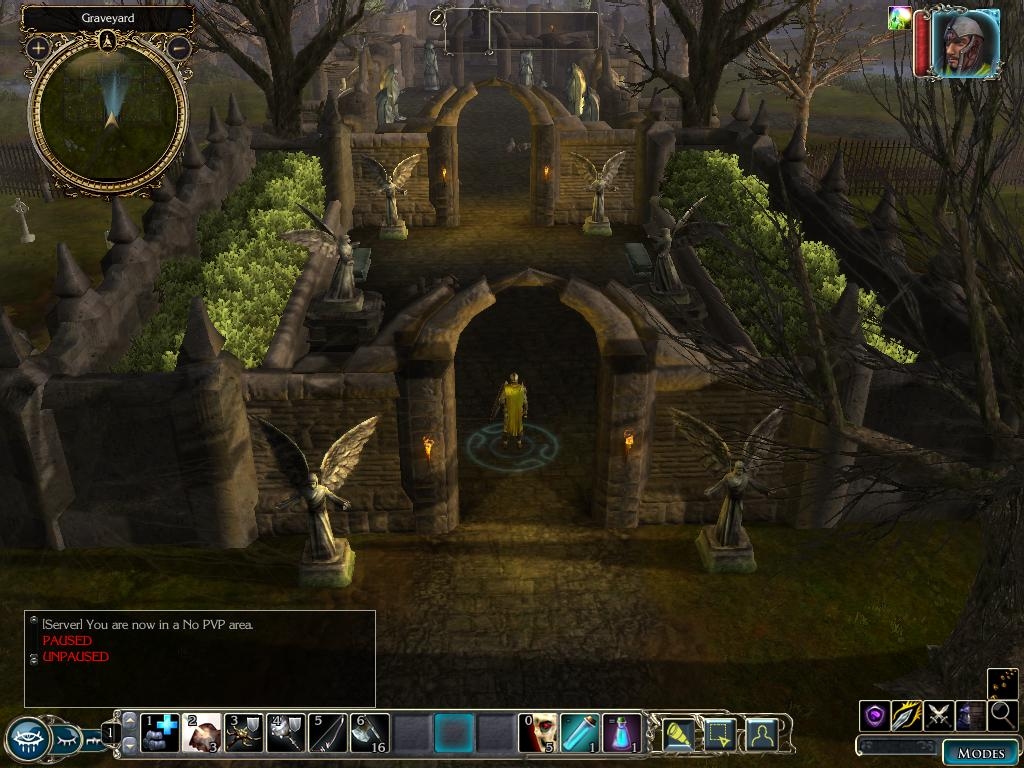Zoom out the minimap with the minus button
The height and width of the screenshot is (768, 1024).
click(x=179, y=47)
